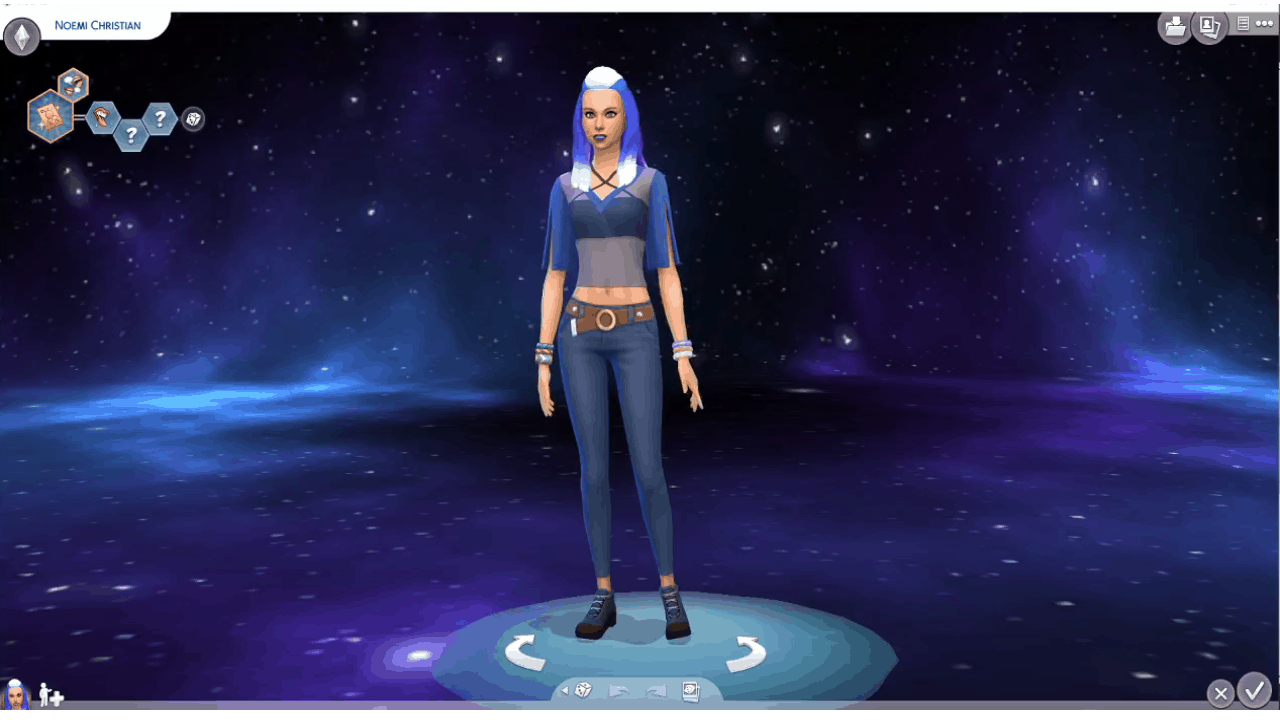Expand the randomize options arrow
The width and height of the screenshot is (1280, 720).
(564, 690)
